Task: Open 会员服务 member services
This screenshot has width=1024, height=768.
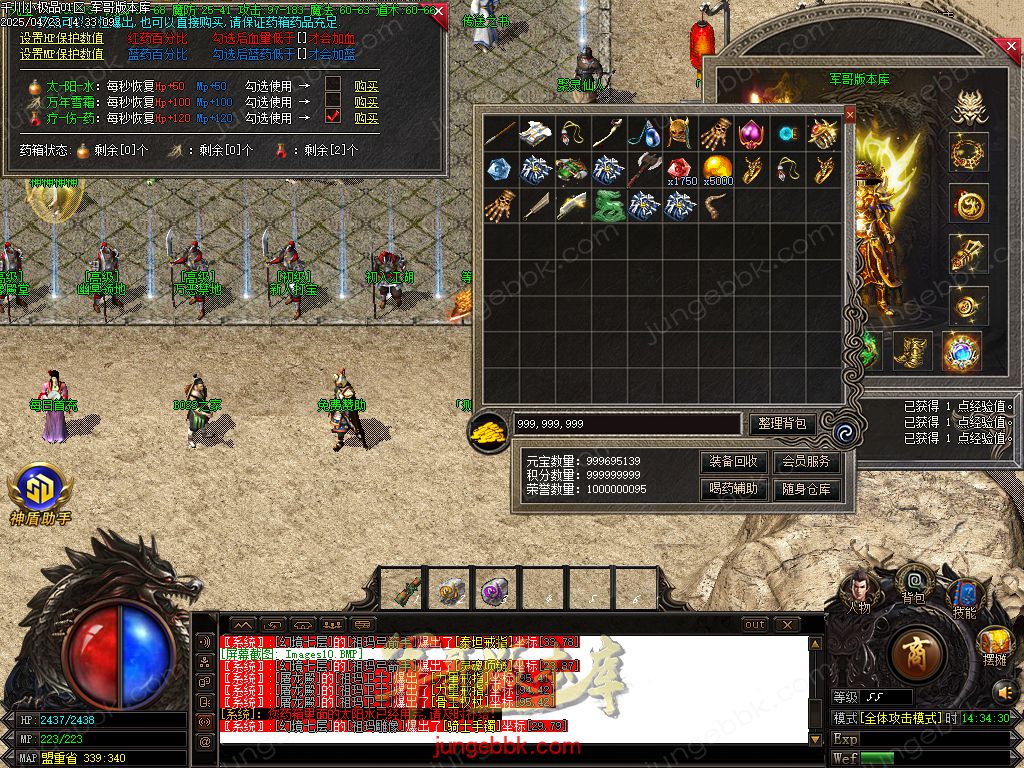Action: 805,462
